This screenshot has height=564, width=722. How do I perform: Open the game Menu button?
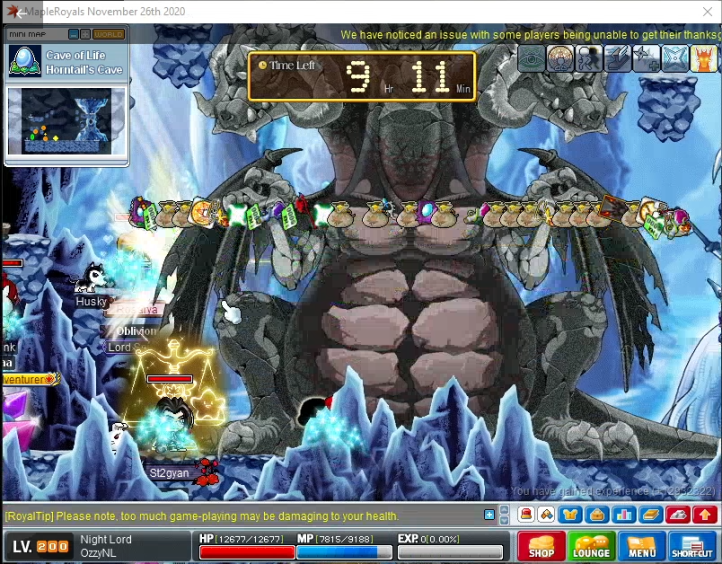coord(642,547)
